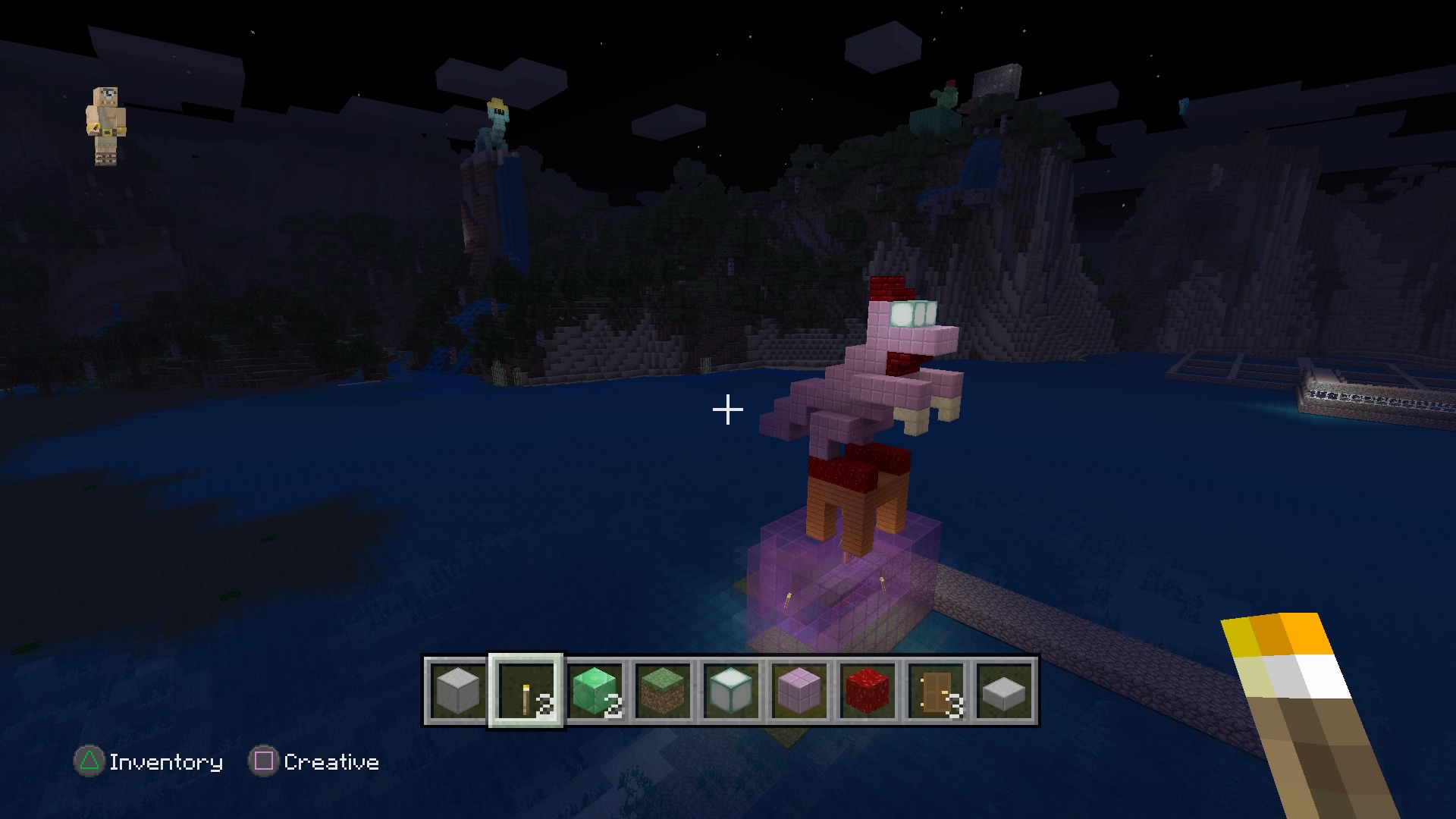Click the crosshair at screen center
This screenshot has height=819, width=1456.
(x=727, y=409)
